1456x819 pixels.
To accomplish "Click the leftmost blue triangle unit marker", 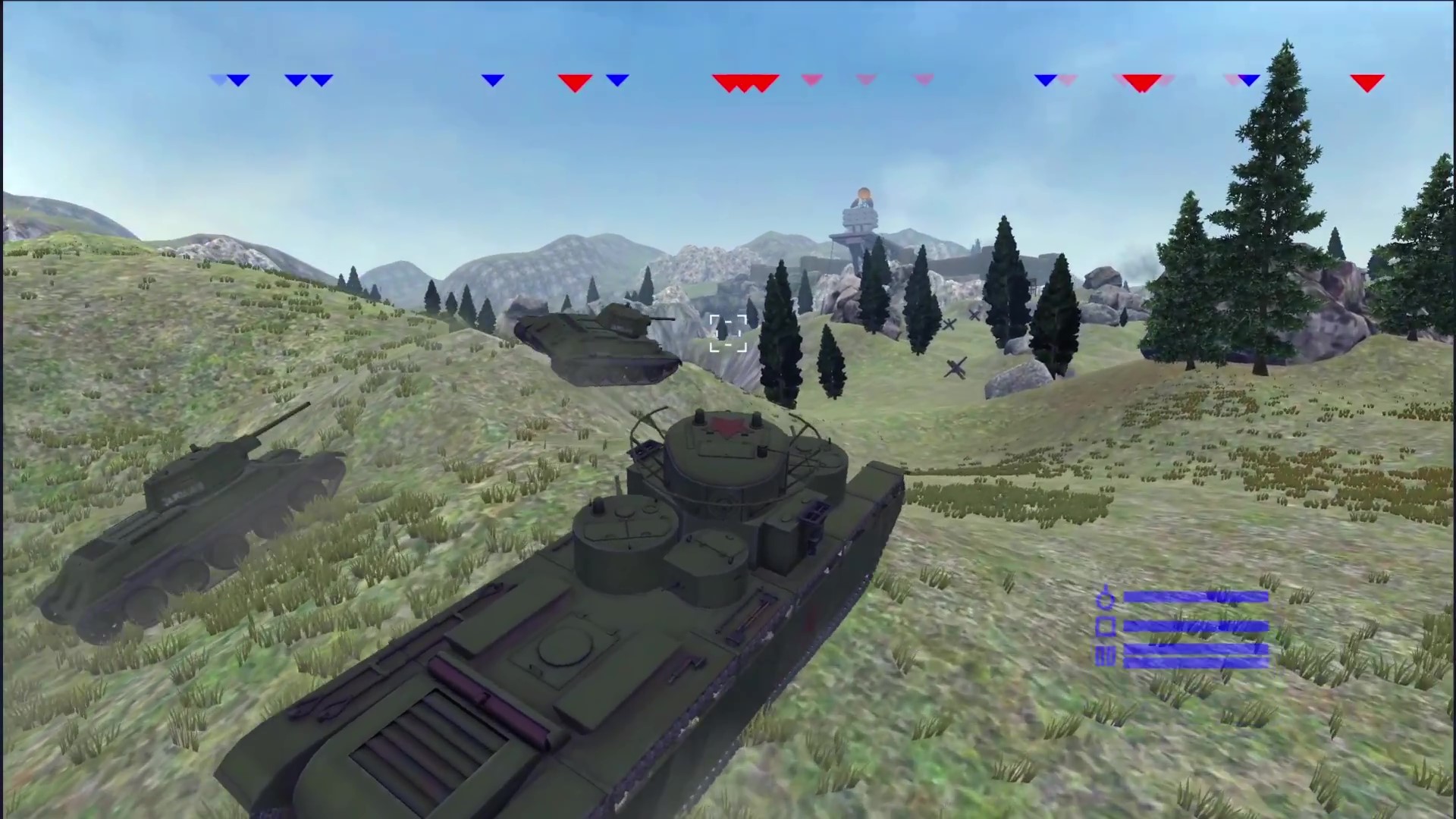I will coord(218,80).
